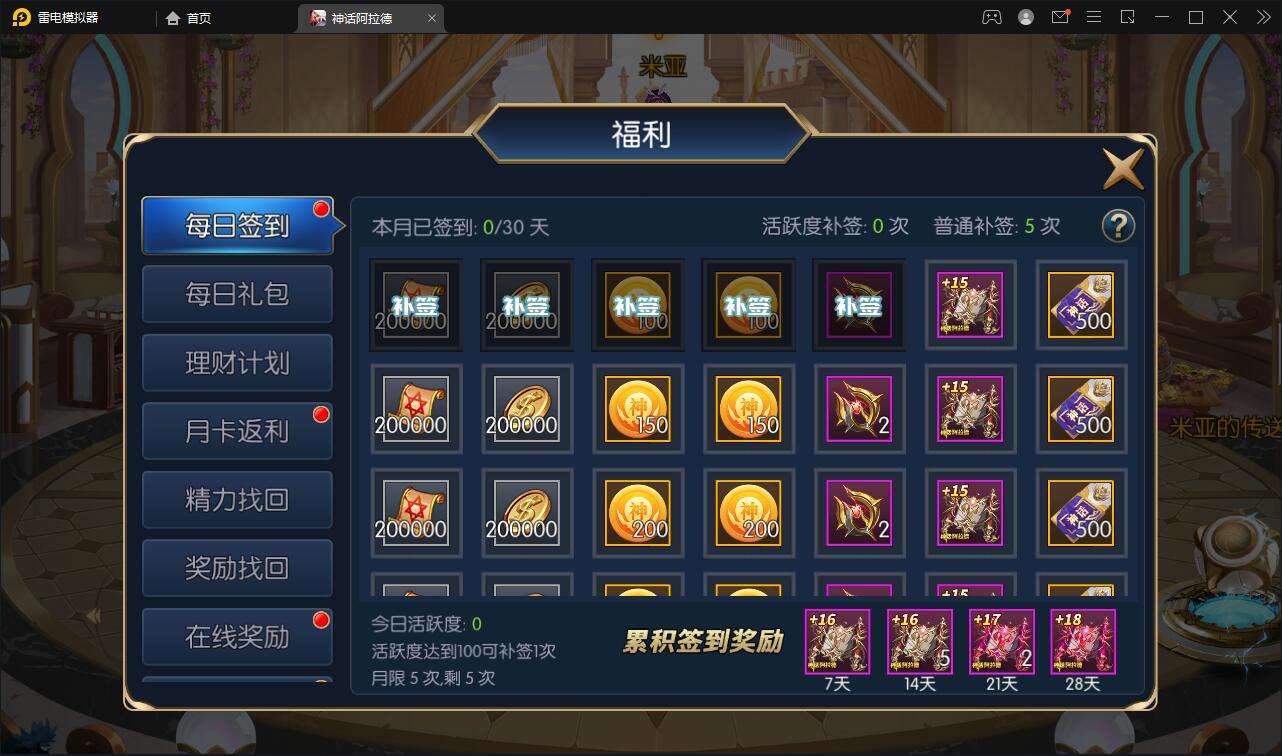Click the multiplayer icon left of the avatar
This screenshot has width=1282, height=756.
click(991, 17)
